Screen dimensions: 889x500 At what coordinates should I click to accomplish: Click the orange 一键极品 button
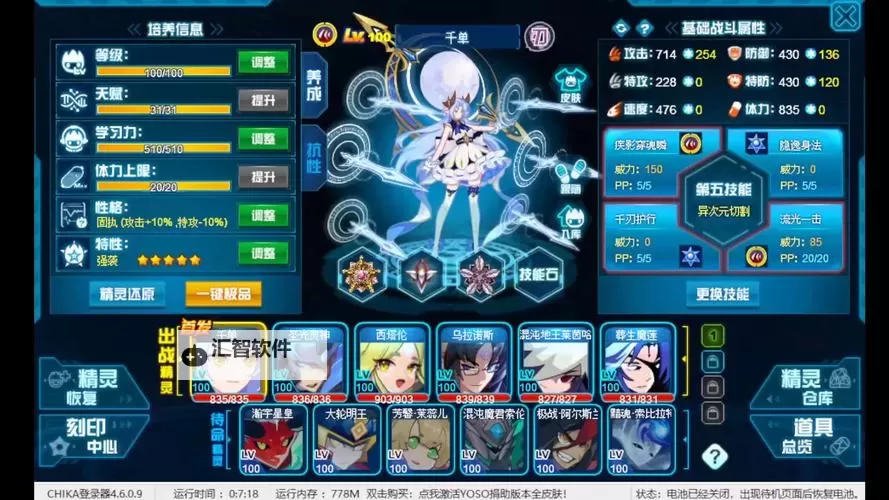click(x=223, y=294)
